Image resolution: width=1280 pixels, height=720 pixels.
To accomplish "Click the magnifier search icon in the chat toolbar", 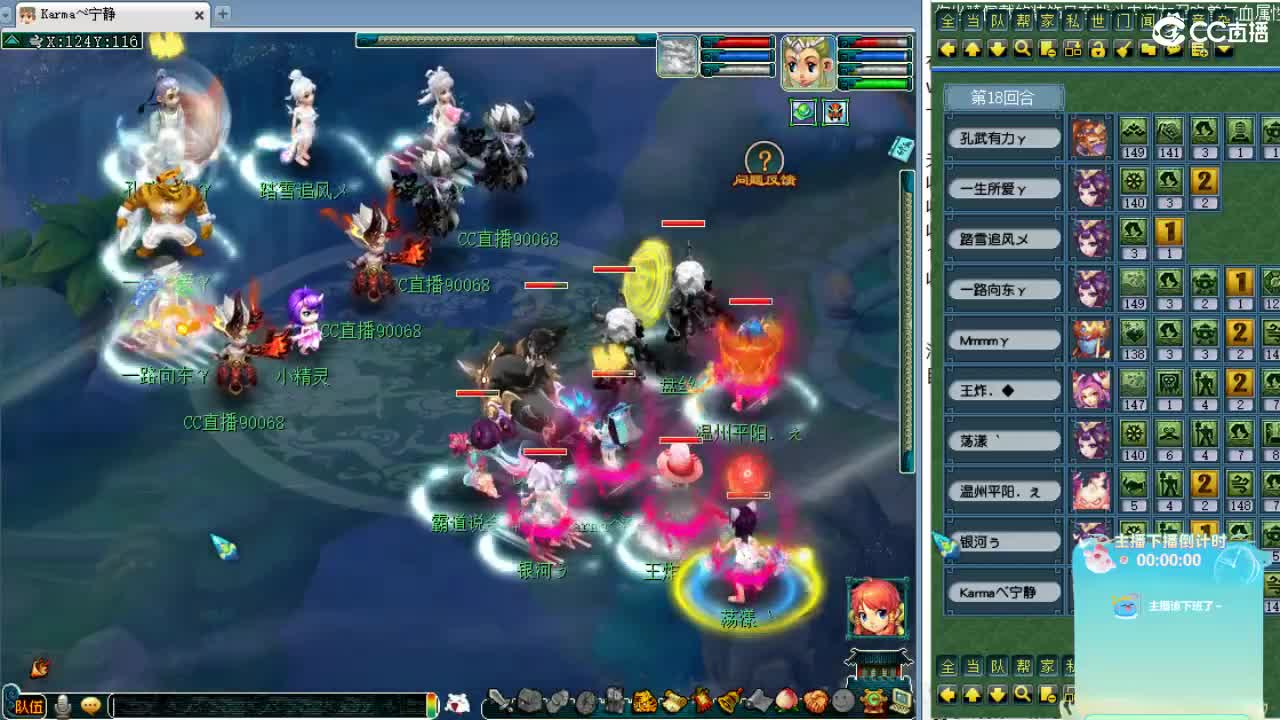I will pos(1023,50).
